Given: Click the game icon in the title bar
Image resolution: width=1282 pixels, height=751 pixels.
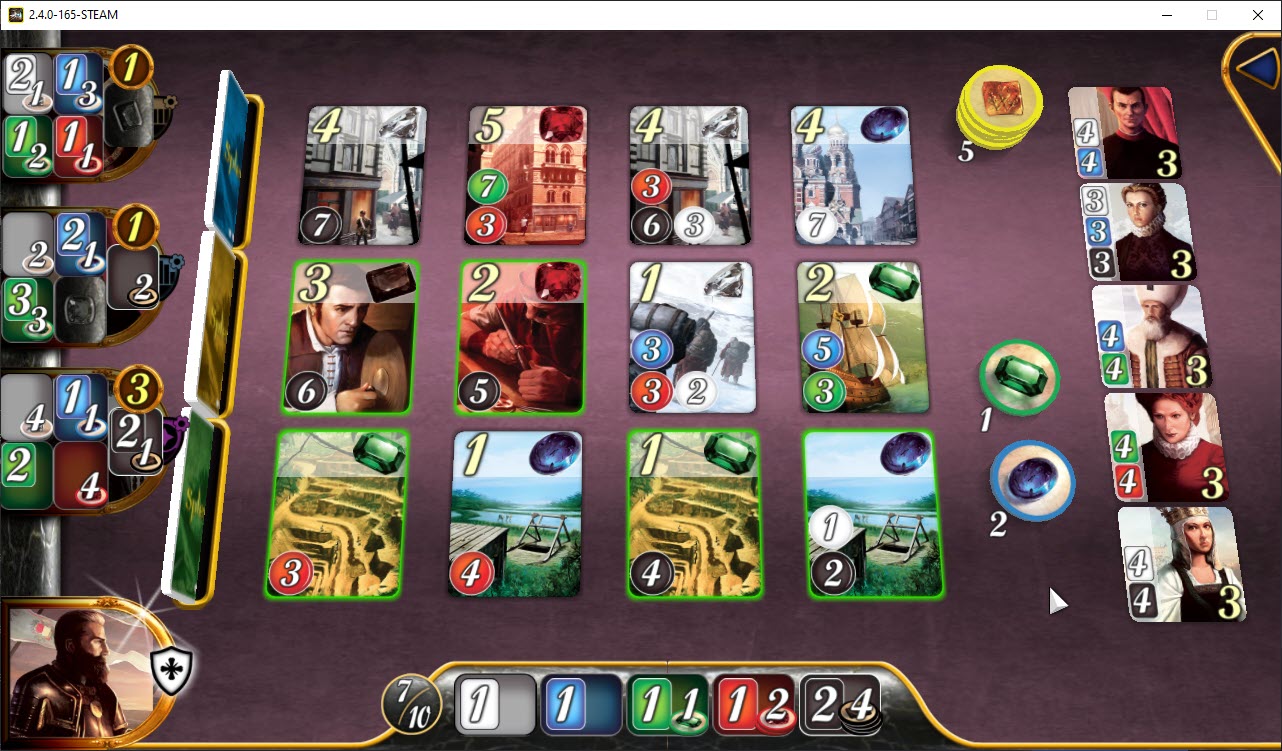Looking at the screenshot, I should click(14, 15).
